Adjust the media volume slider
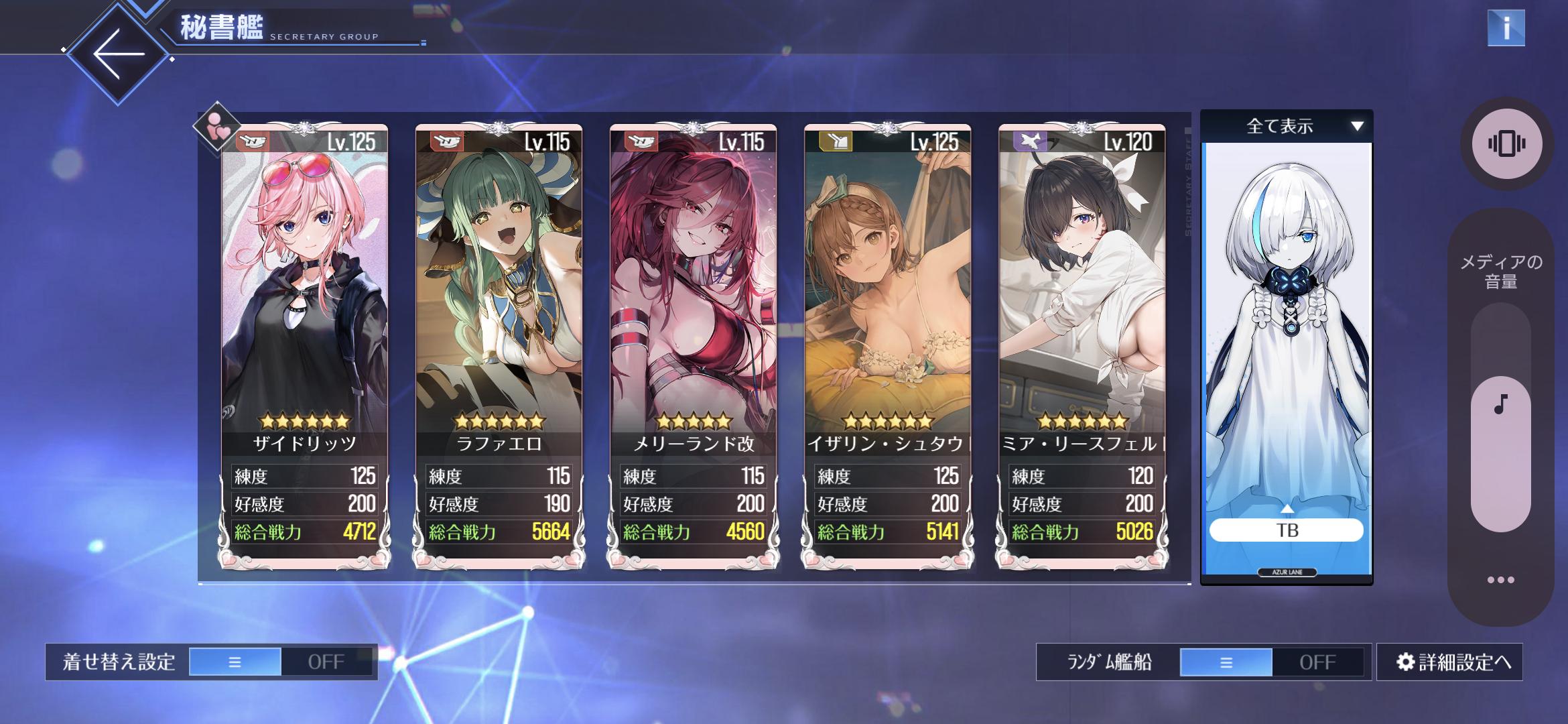The height and width of the screenshot is (724, 1568). tap(1500, 416)
